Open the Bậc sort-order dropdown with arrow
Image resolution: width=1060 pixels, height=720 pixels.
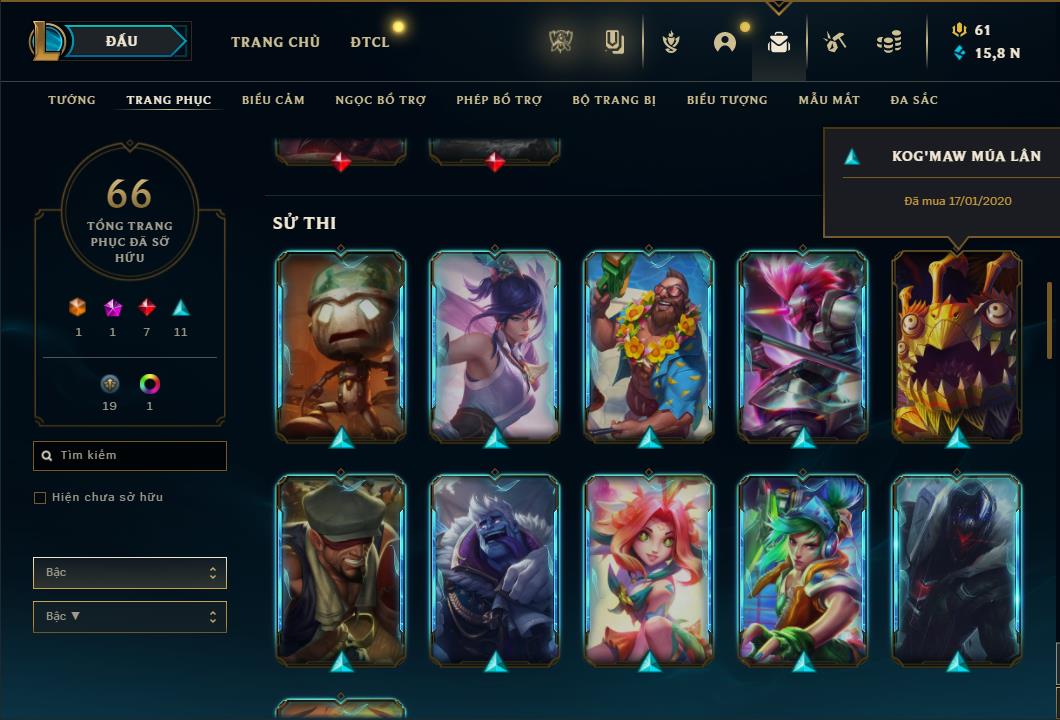[130, 617]
